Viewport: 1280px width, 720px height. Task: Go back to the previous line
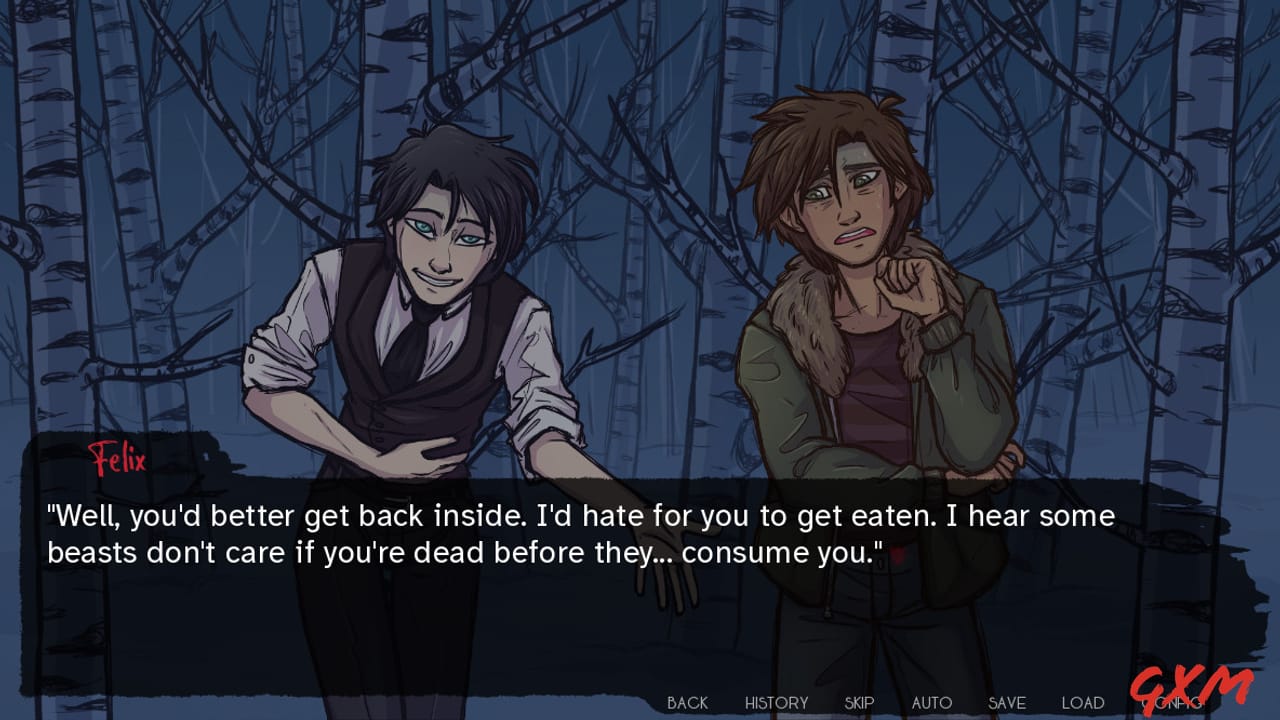click(x=687, y=703)
